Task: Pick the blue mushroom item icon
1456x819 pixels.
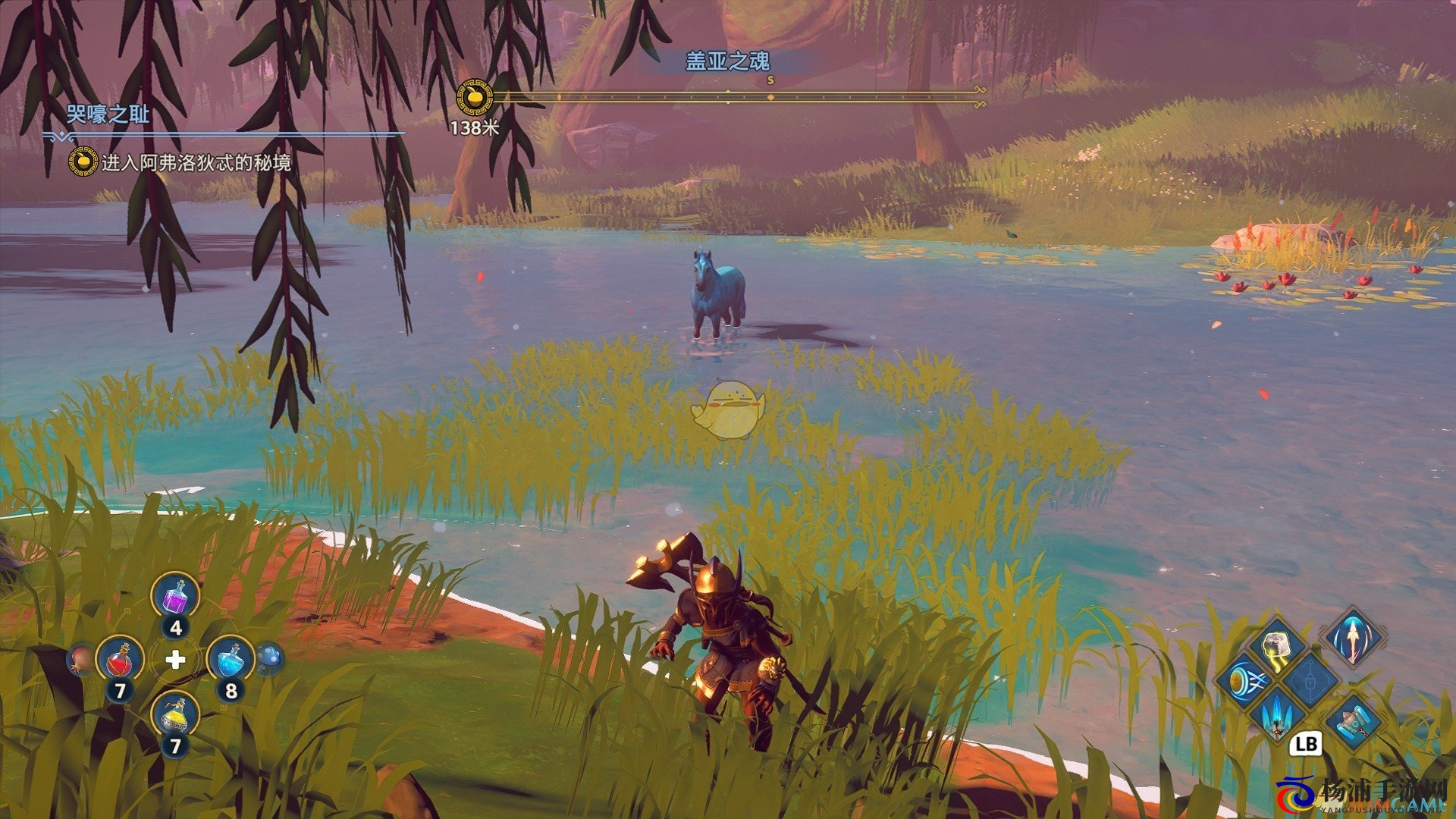Action: 269,657
